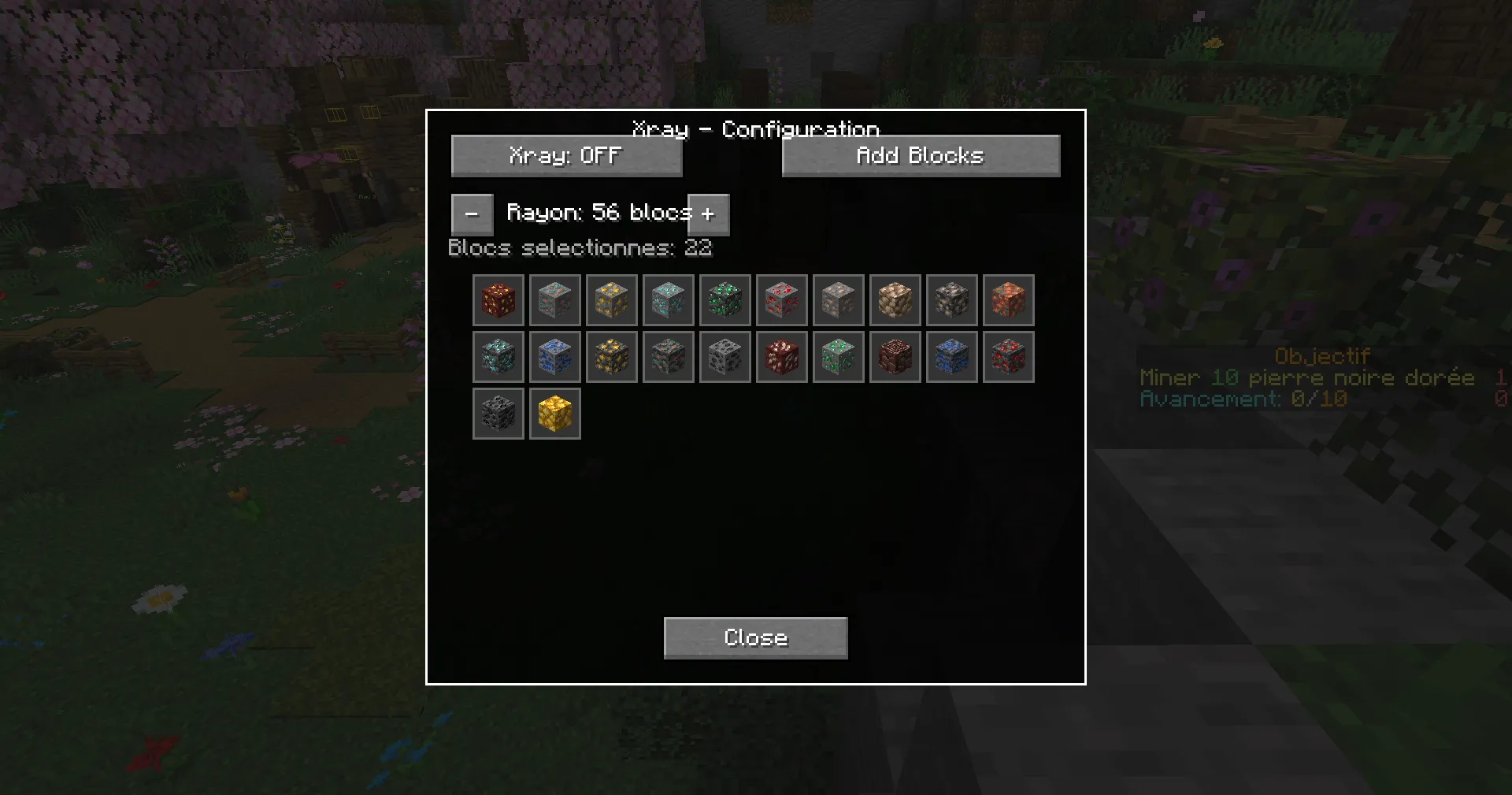
Task: Select the ancient debris block
Action: (895, 356)
